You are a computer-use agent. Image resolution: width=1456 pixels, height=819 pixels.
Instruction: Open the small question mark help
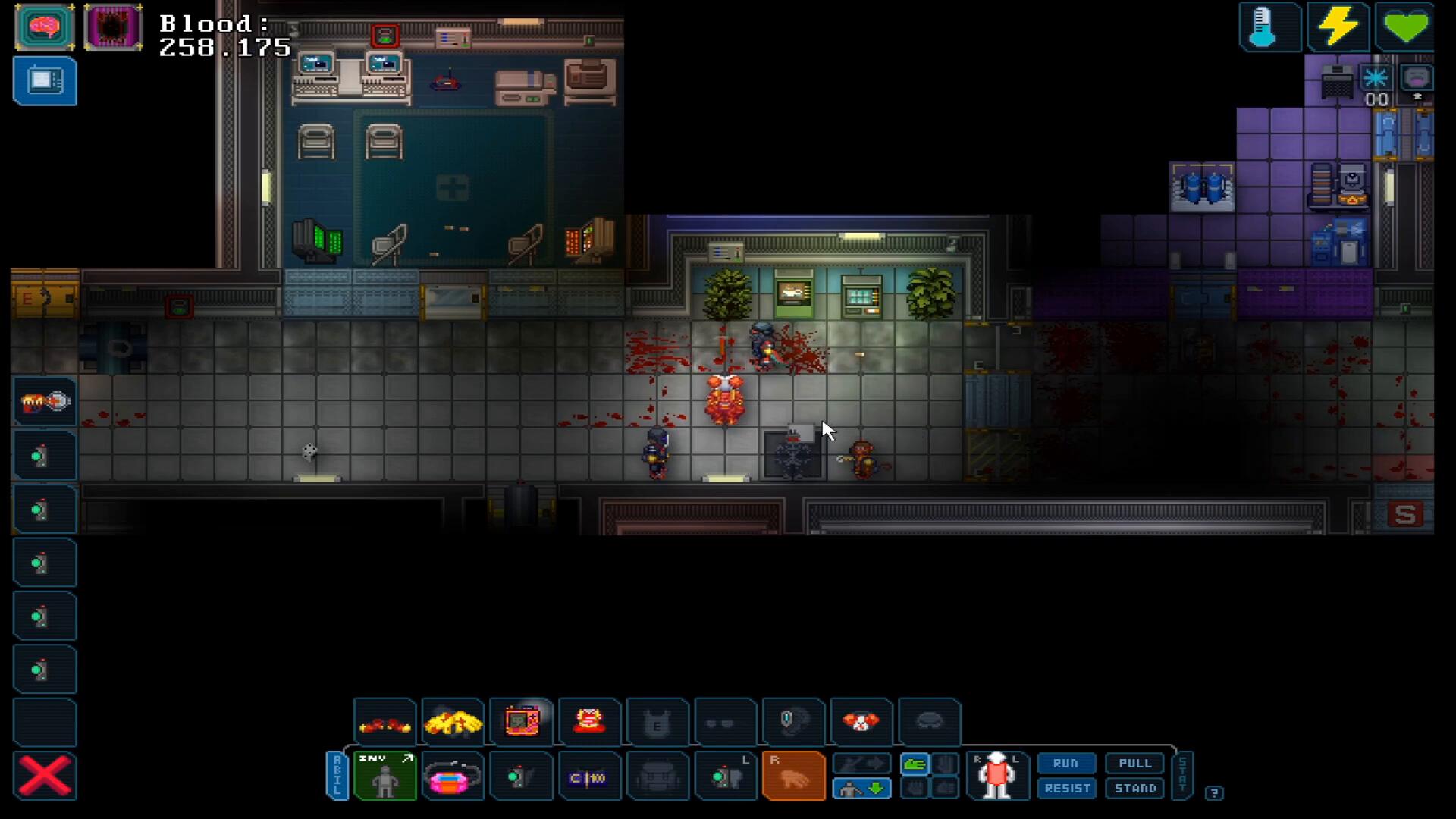[x=1214, y=793]
